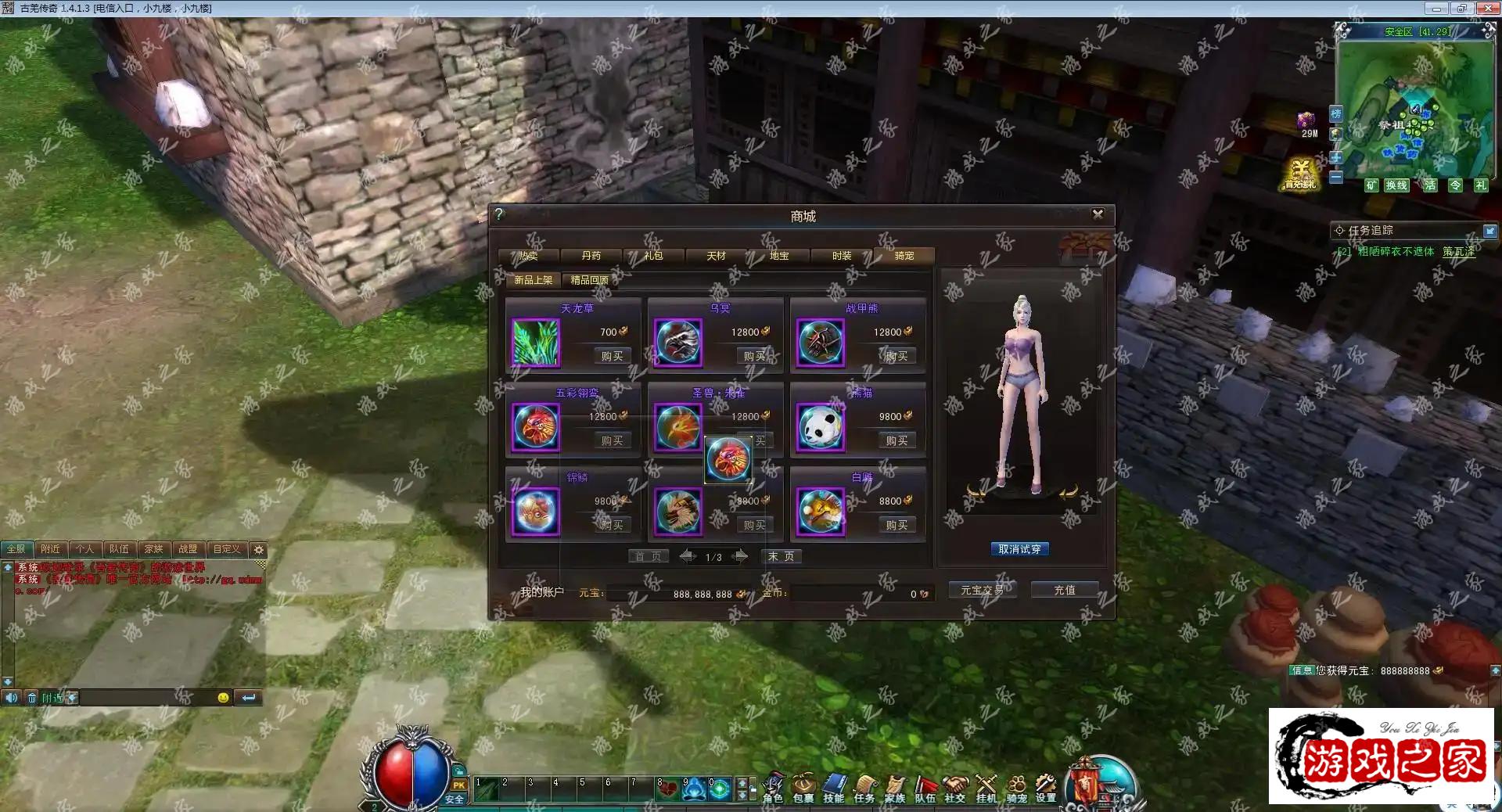Click the 换线 change-line button under the minimap
The width and height of the screenshot is (1502, 812).
tap(1396, 185)
